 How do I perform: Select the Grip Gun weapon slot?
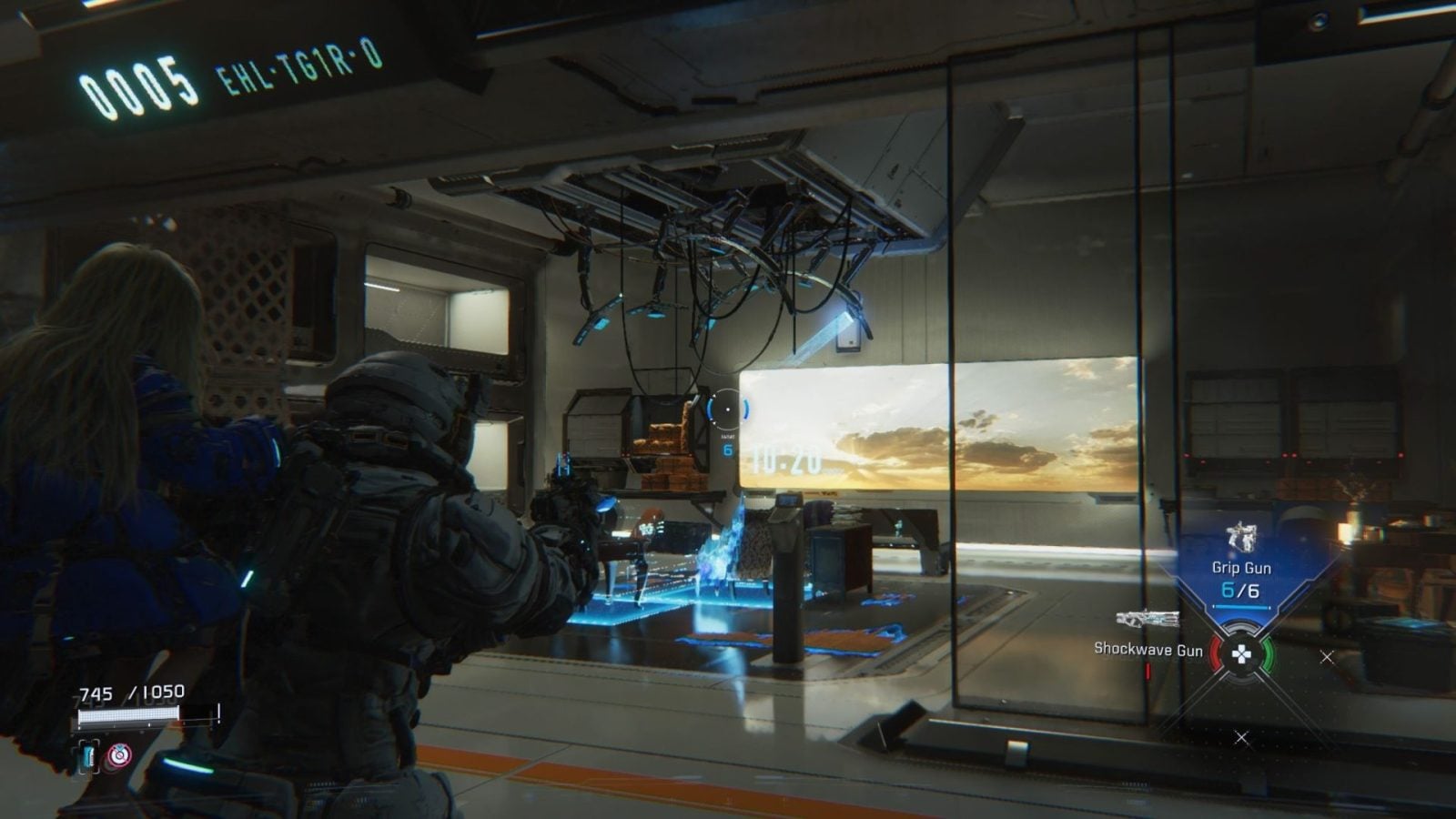(x=1240, y=566)
